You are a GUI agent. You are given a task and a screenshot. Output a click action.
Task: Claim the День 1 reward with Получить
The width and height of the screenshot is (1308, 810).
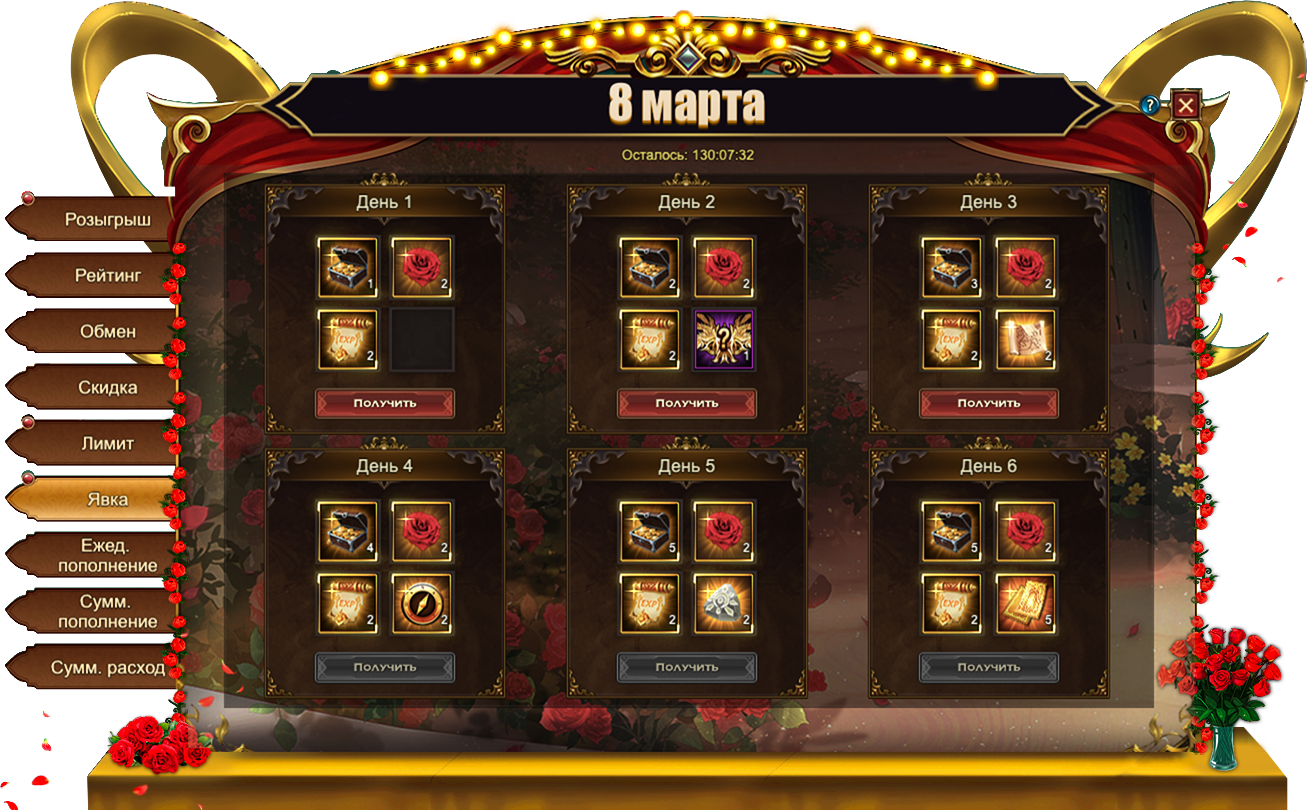click(385, 403)
